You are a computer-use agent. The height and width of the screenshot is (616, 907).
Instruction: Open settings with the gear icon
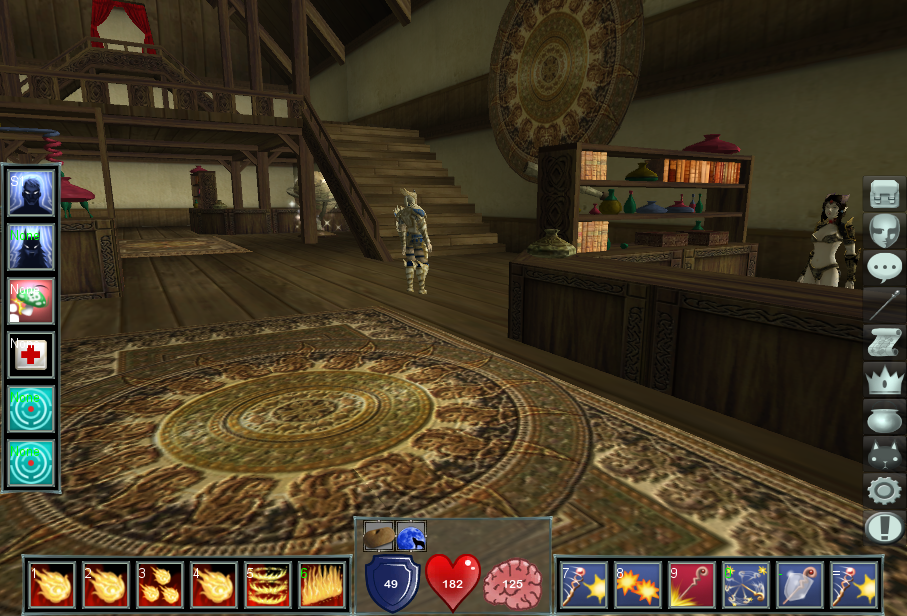(x=884, y=491)
